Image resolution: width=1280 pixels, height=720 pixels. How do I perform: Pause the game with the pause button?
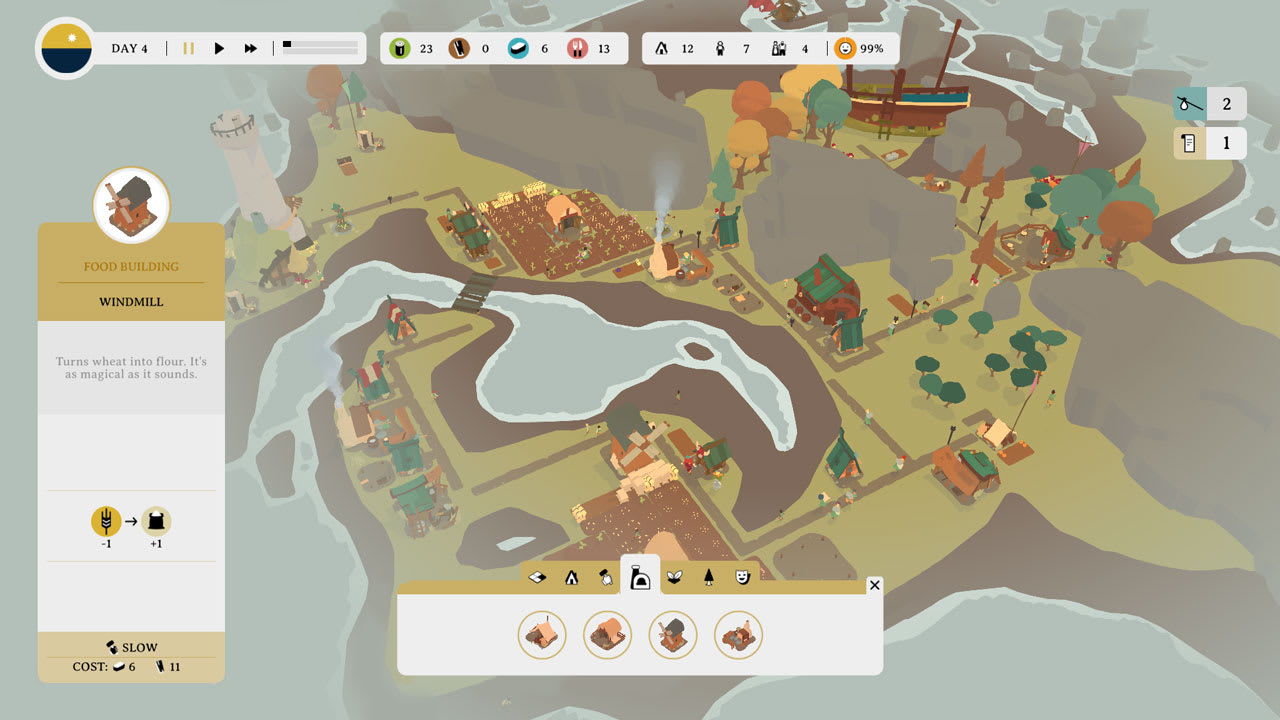pos(188,47)
